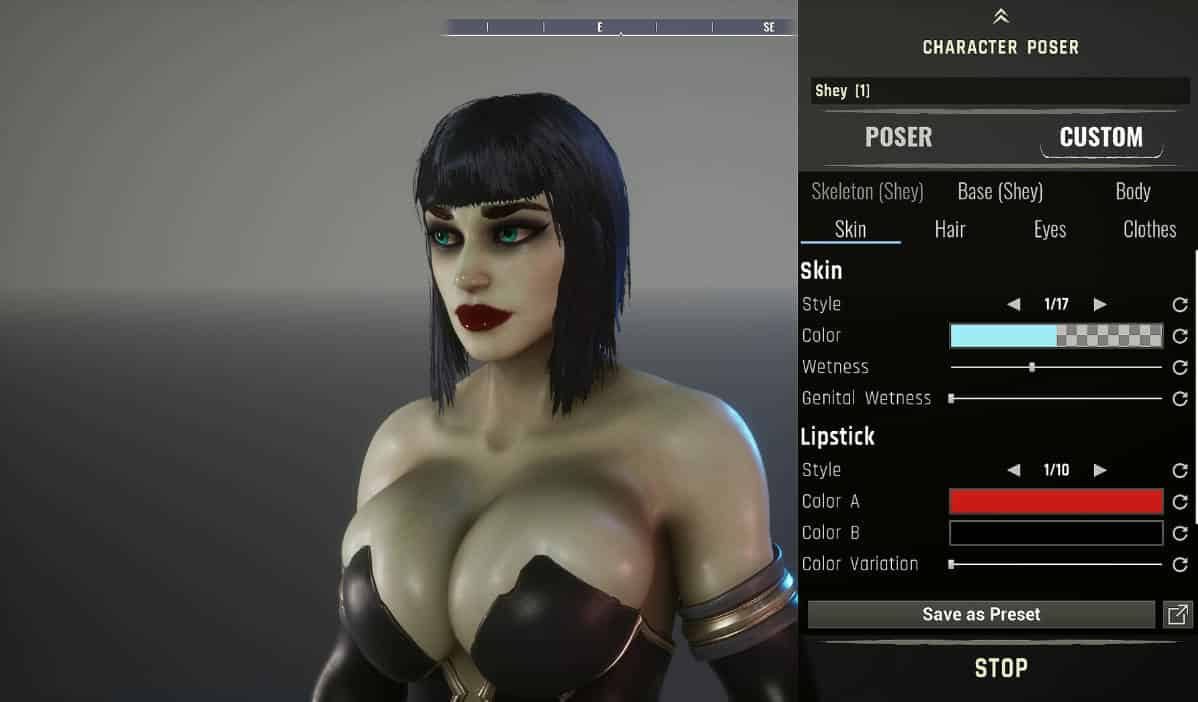Open the Skeleton (Shey) section
Screen dimensions: 1198x702
867,191
